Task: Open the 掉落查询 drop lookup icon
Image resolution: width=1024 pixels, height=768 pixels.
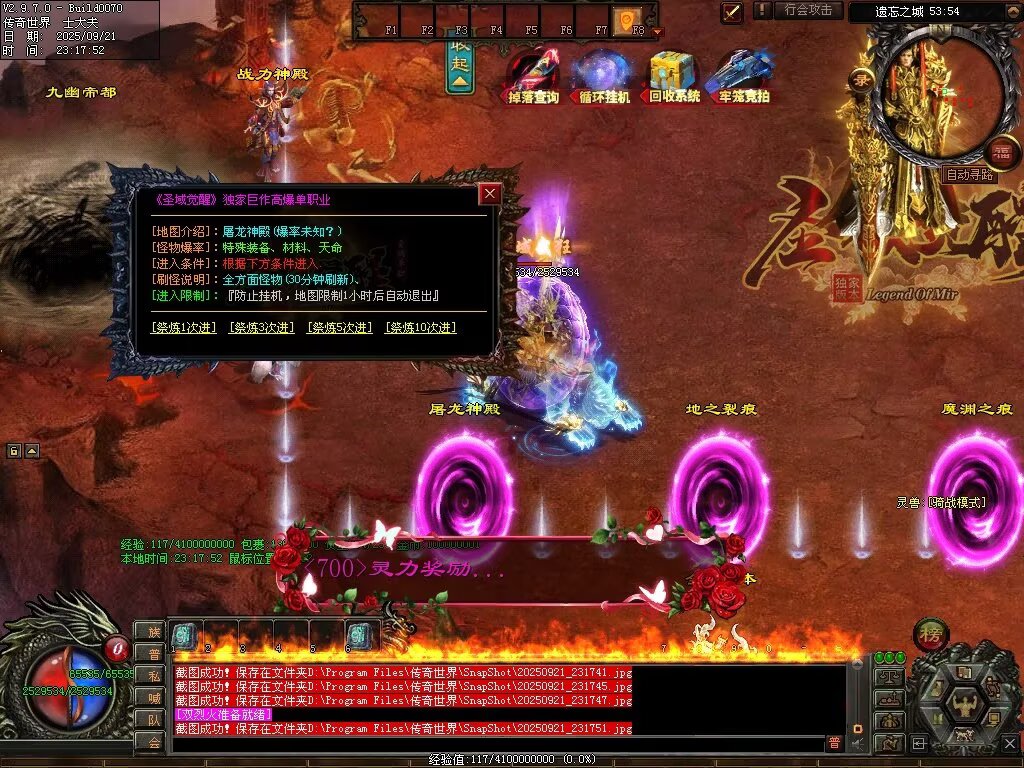Action: (533, 75)
